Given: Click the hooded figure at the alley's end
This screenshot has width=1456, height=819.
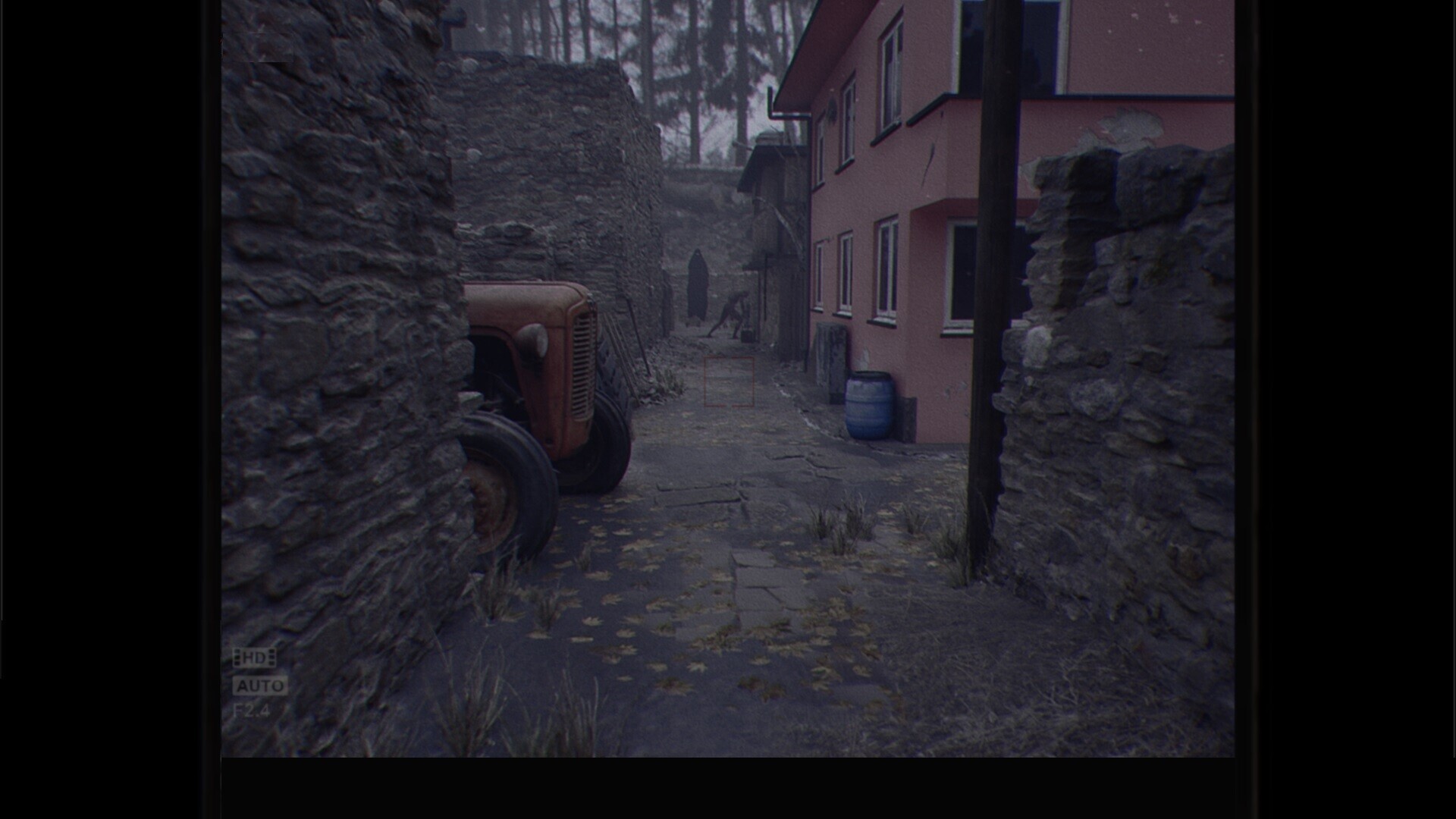Looking at the screenshot, I should [696, 284].
